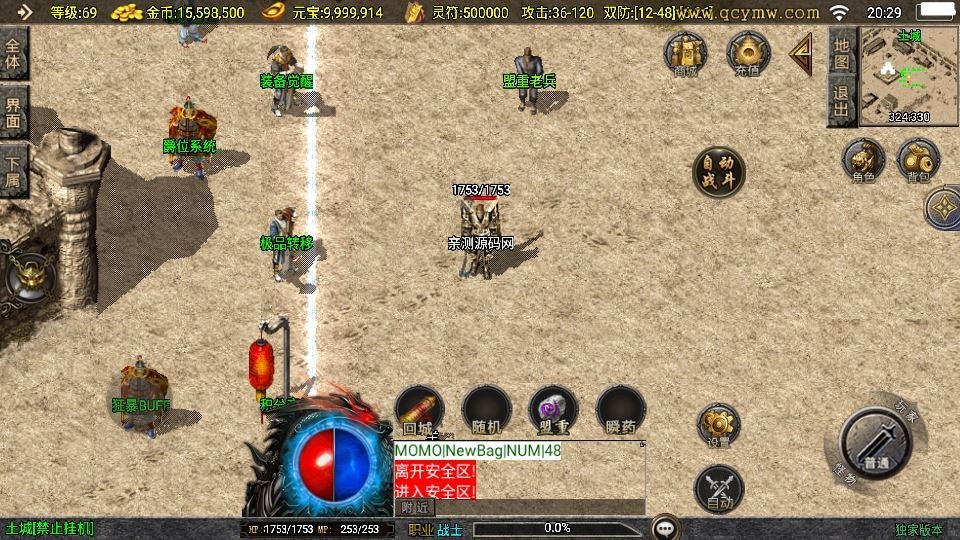Viewport: 960px width, 540px height.
Task: Click the 退出 exit button
Action: click(842, 103)
